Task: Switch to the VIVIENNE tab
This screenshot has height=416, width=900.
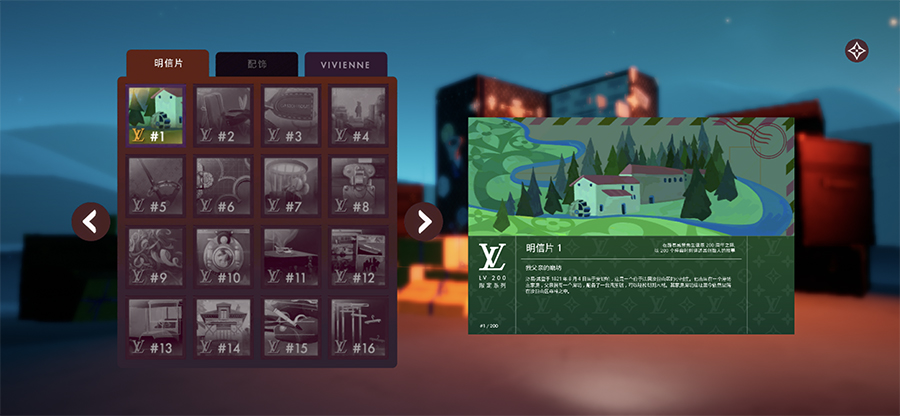Action: [x=345, y=64]
